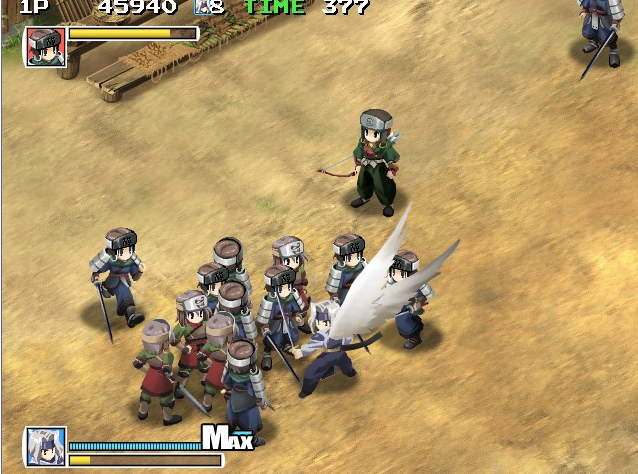Click the red-framed player portrait
Screen dimensions: 638x474
46,46
